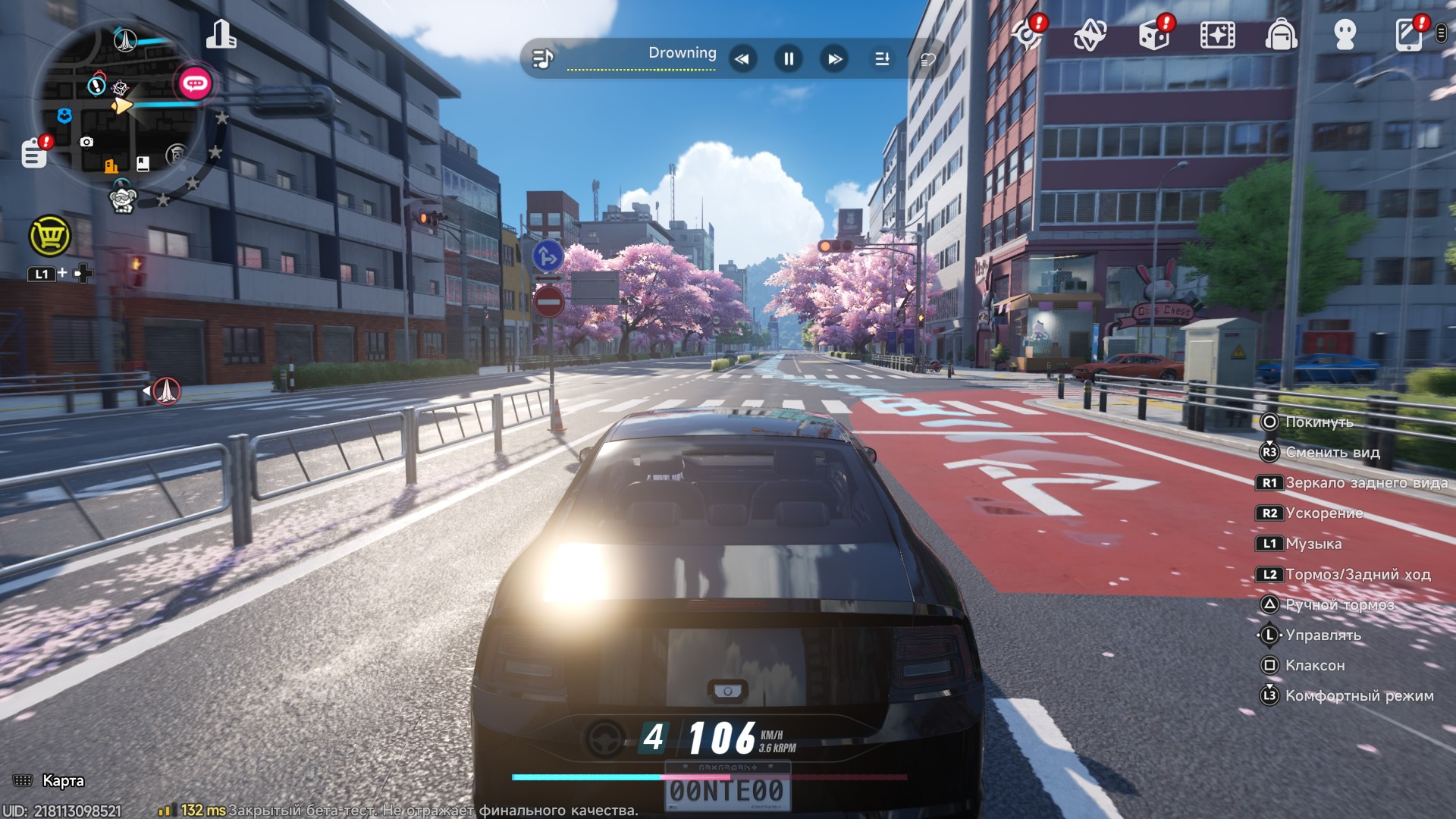The width and height of the screenshot is (1456, 819).
Task: Open the yellow shopping cart shop
Action: pos(50,236)
